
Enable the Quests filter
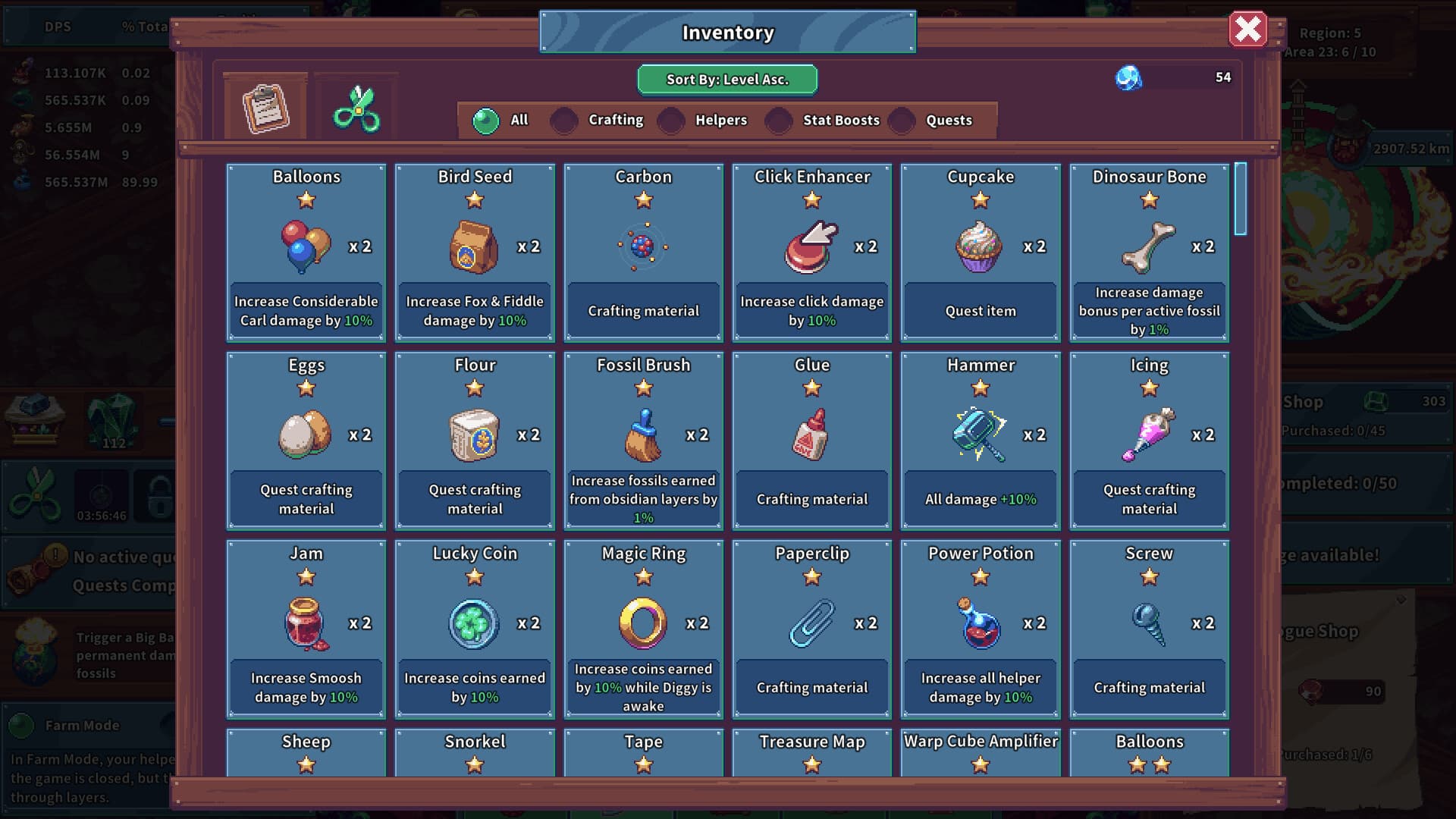click(x=901, y=121)
